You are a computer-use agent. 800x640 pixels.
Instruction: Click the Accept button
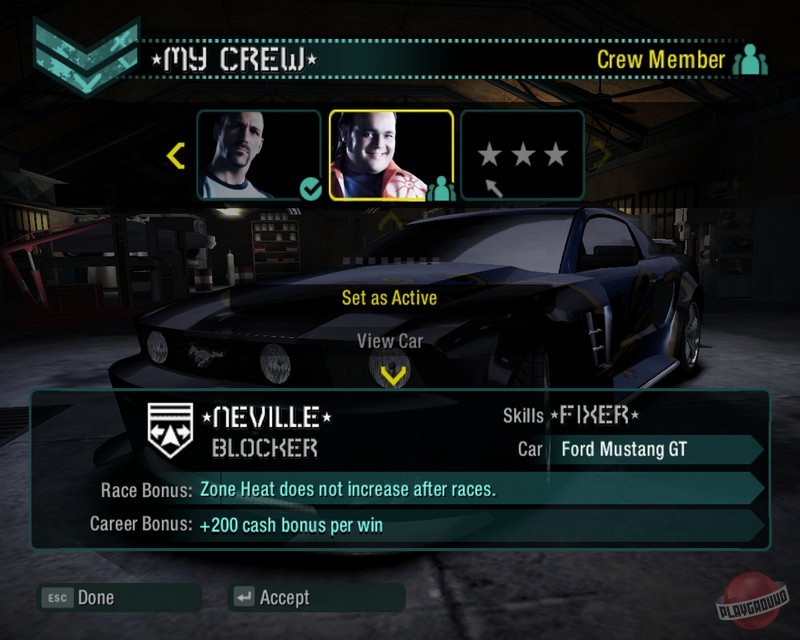284,598
